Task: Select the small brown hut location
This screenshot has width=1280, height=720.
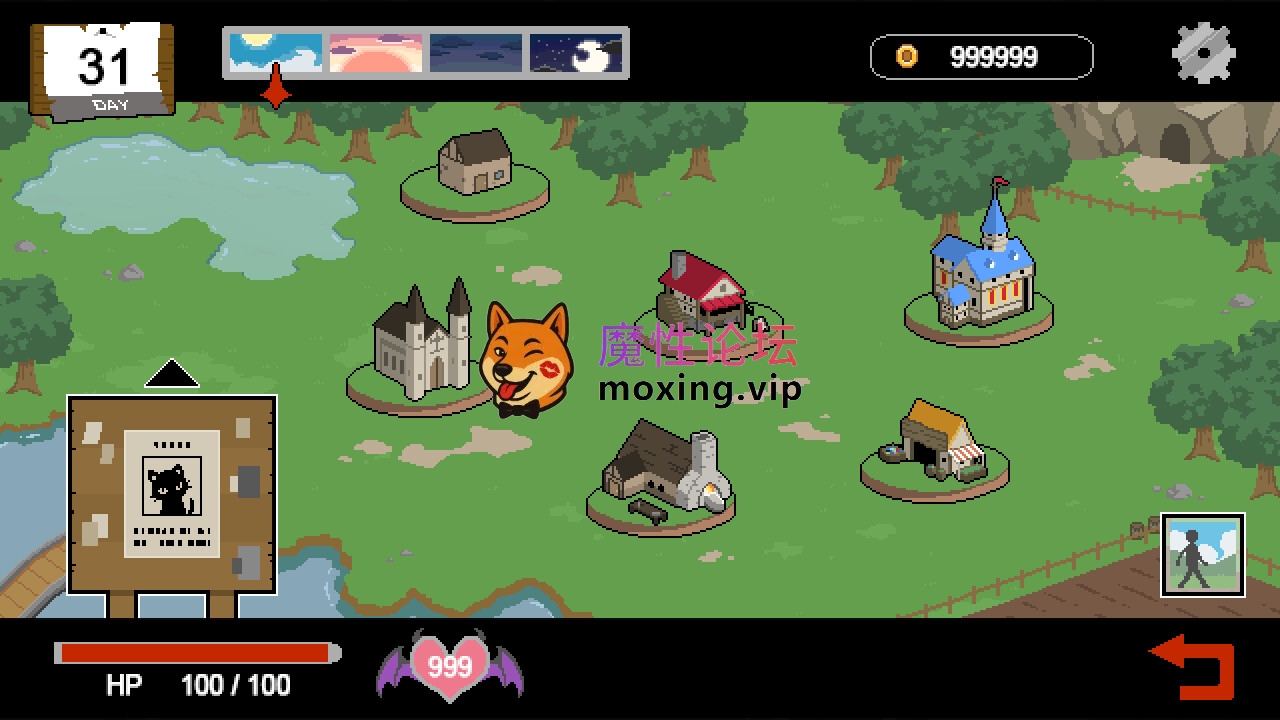Action: coord(475,164)
